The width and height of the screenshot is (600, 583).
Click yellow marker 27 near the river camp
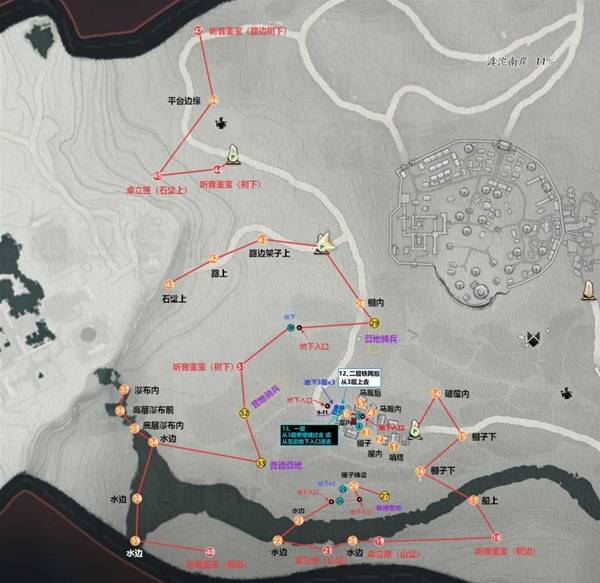[385, 495]
